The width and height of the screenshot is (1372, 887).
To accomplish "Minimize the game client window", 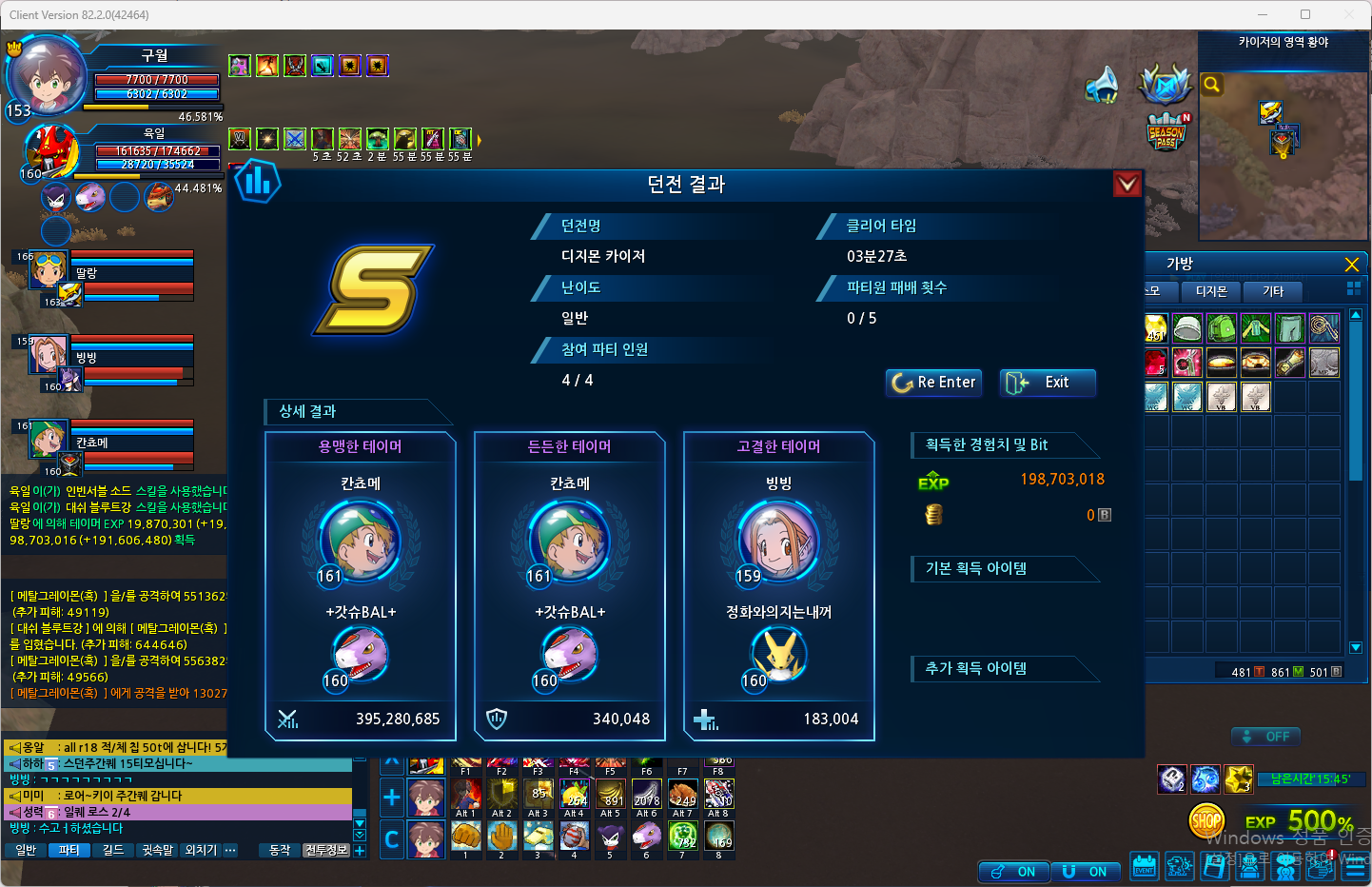I will pyautogui.click(x=1264, y=14).
